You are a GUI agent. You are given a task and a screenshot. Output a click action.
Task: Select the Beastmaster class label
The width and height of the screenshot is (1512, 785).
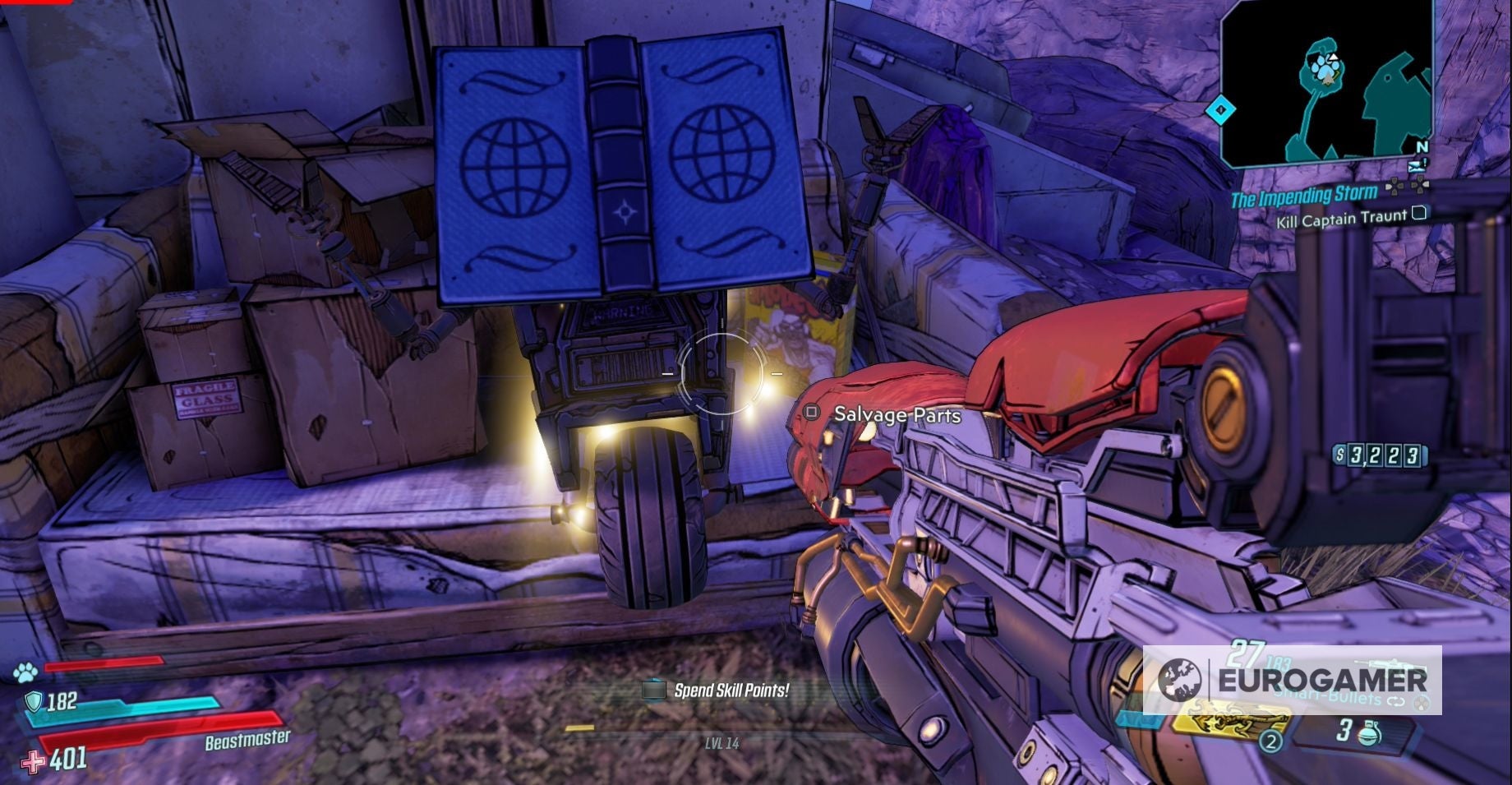247,741
